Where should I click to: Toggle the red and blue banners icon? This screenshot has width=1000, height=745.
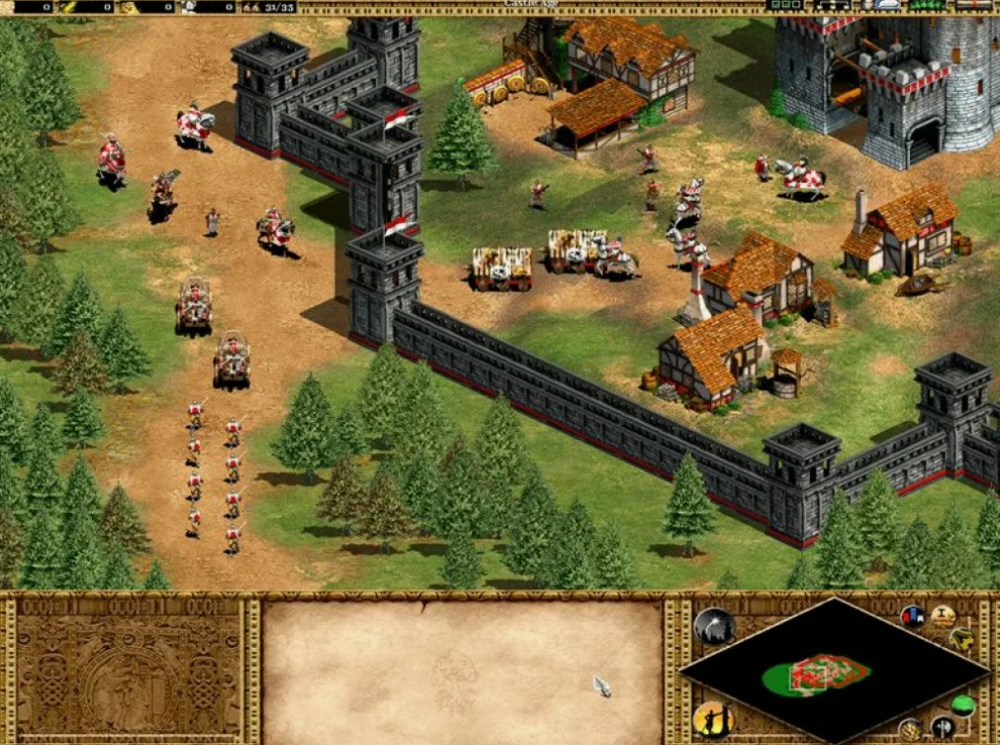coord(912,617)
